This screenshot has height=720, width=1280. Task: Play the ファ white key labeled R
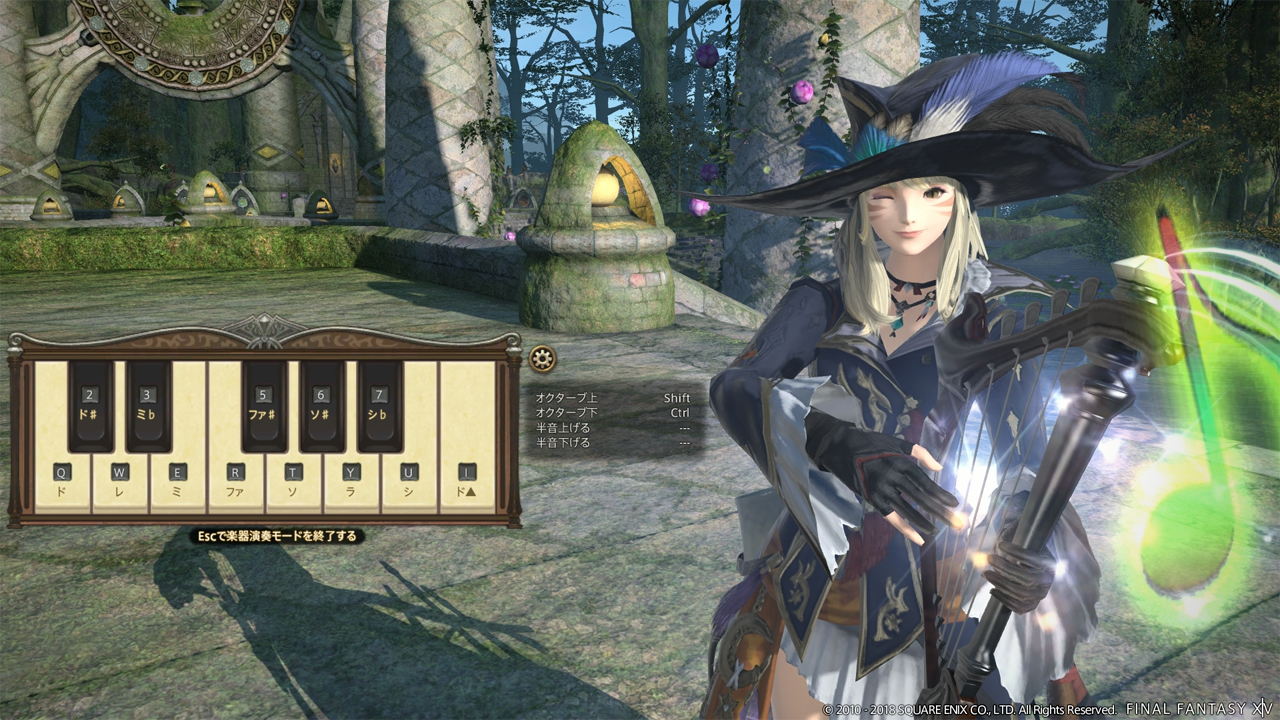236,482
